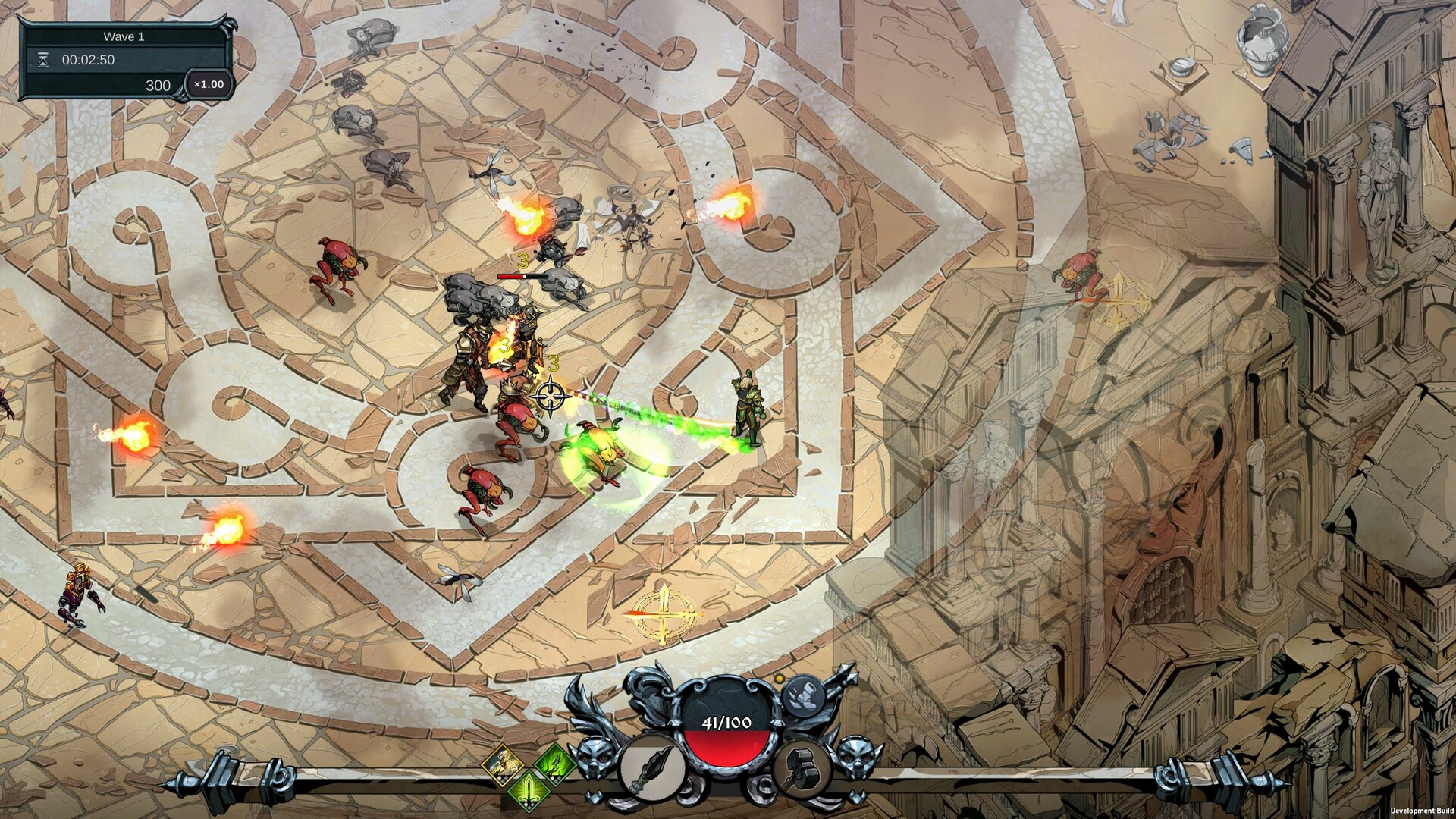
Task: Click the Wave 1 panel header
Action: pos(124,36)
